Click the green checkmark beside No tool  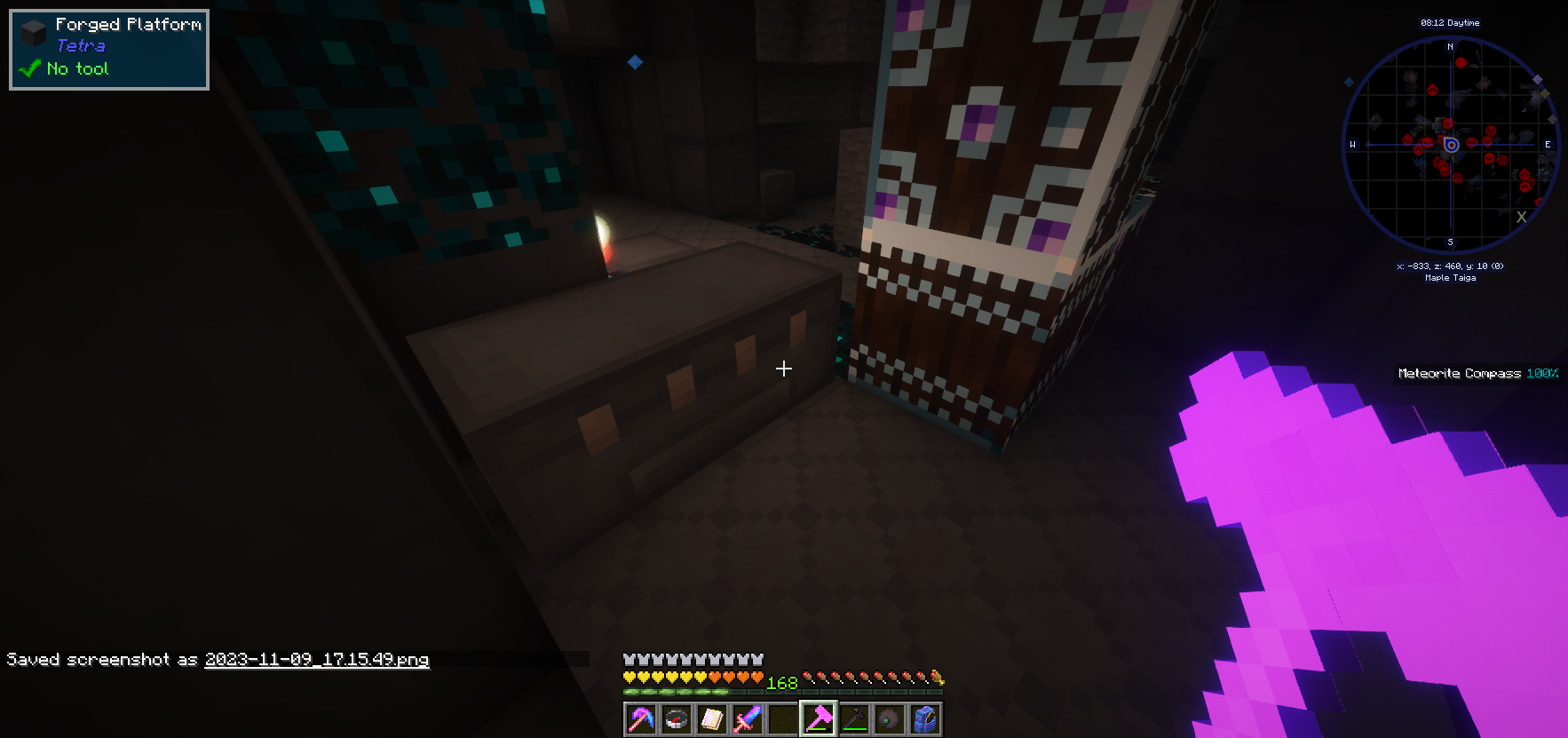[x=28, y=68]
